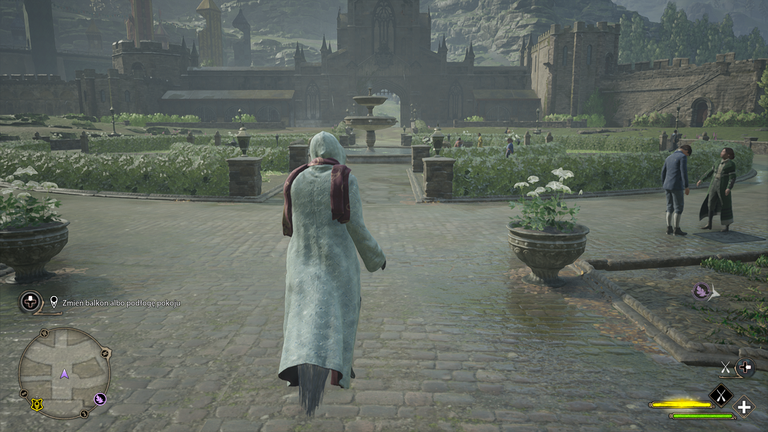Activate the crossed wands spell diamond
Viewport: 768px width, 432px height.
tap(720, 397)
